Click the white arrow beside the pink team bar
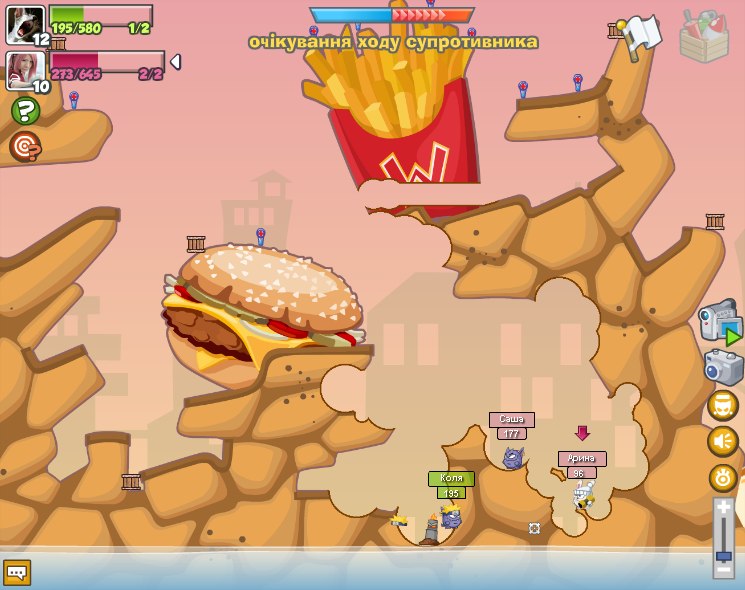 176,62
